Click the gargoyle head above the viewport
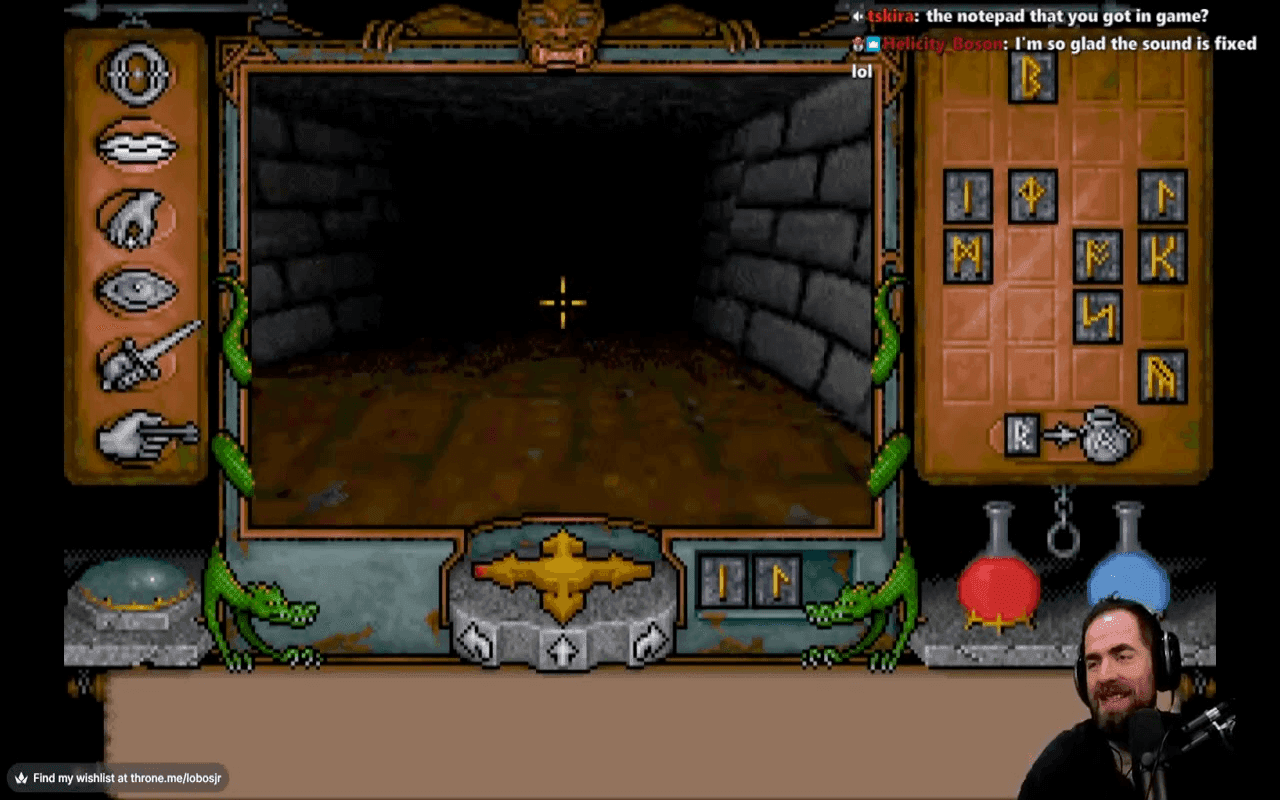1280x800 pixels. point(560,28)
